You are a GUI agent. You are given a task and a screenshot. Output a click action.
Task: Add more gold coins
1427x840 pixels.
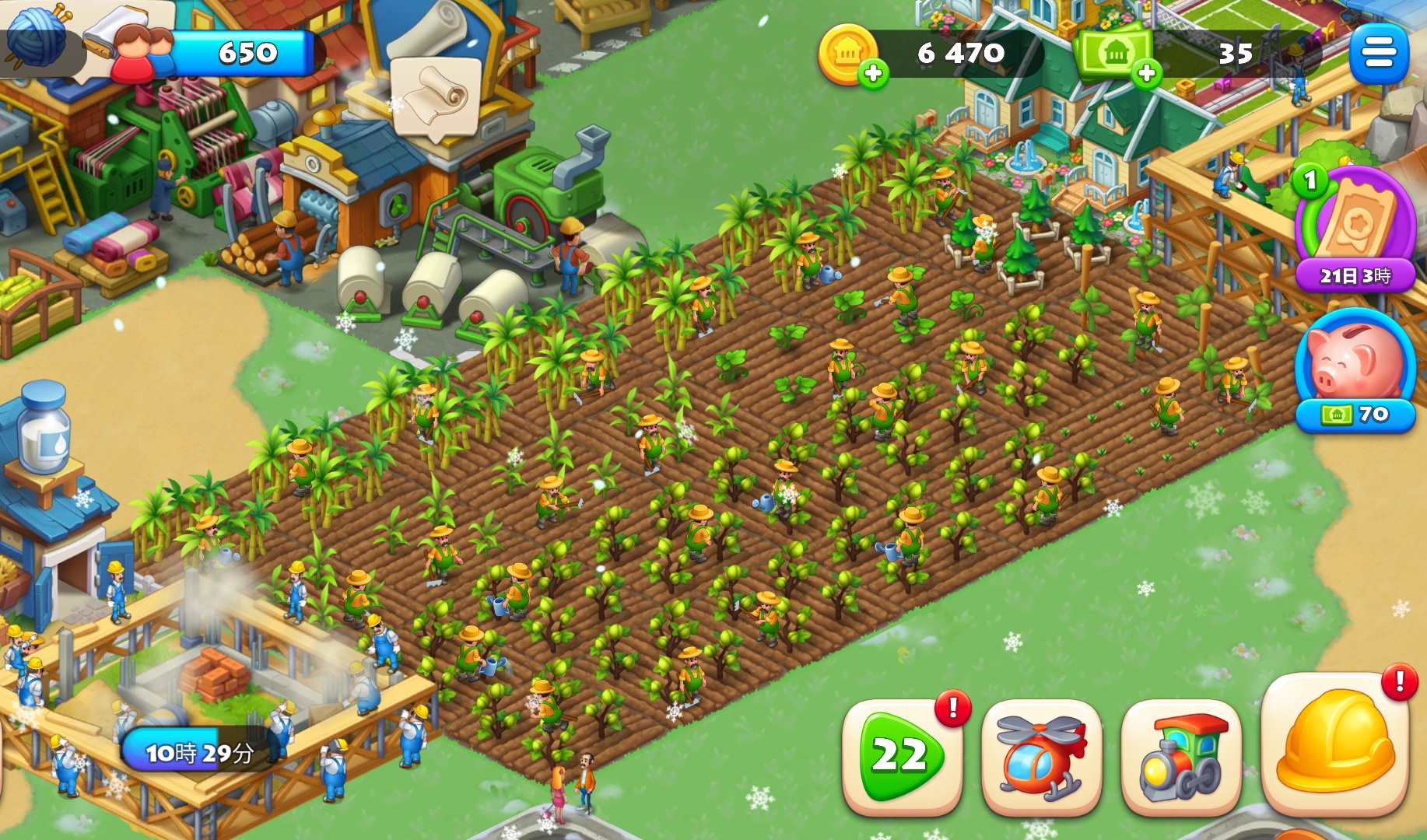(873, 73)
